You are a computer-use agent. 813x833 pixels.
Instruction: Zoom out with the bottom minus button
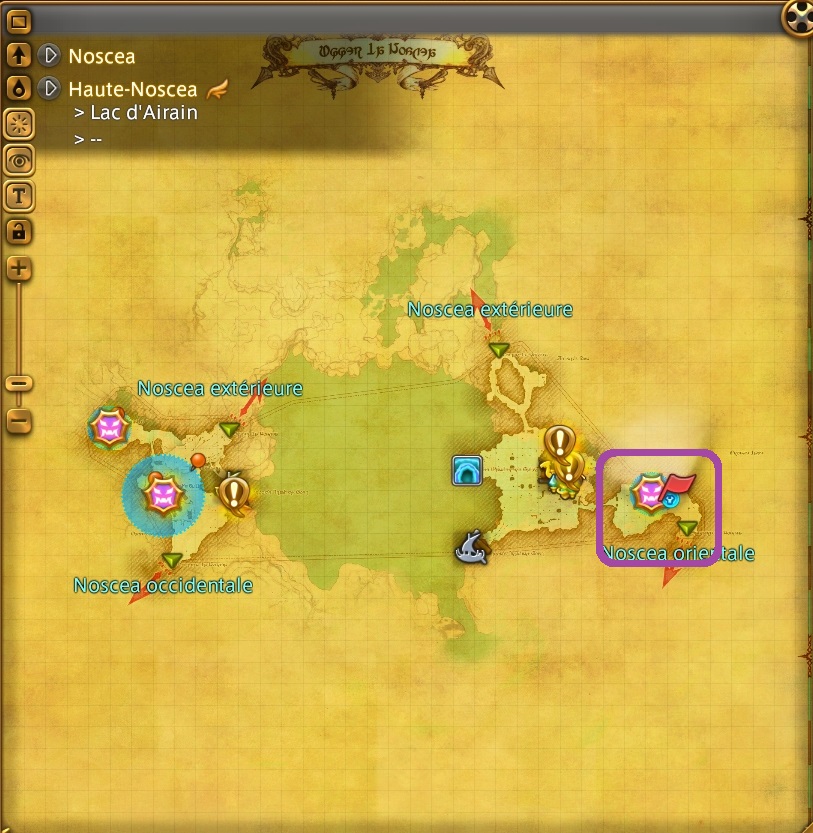point(19,420)
